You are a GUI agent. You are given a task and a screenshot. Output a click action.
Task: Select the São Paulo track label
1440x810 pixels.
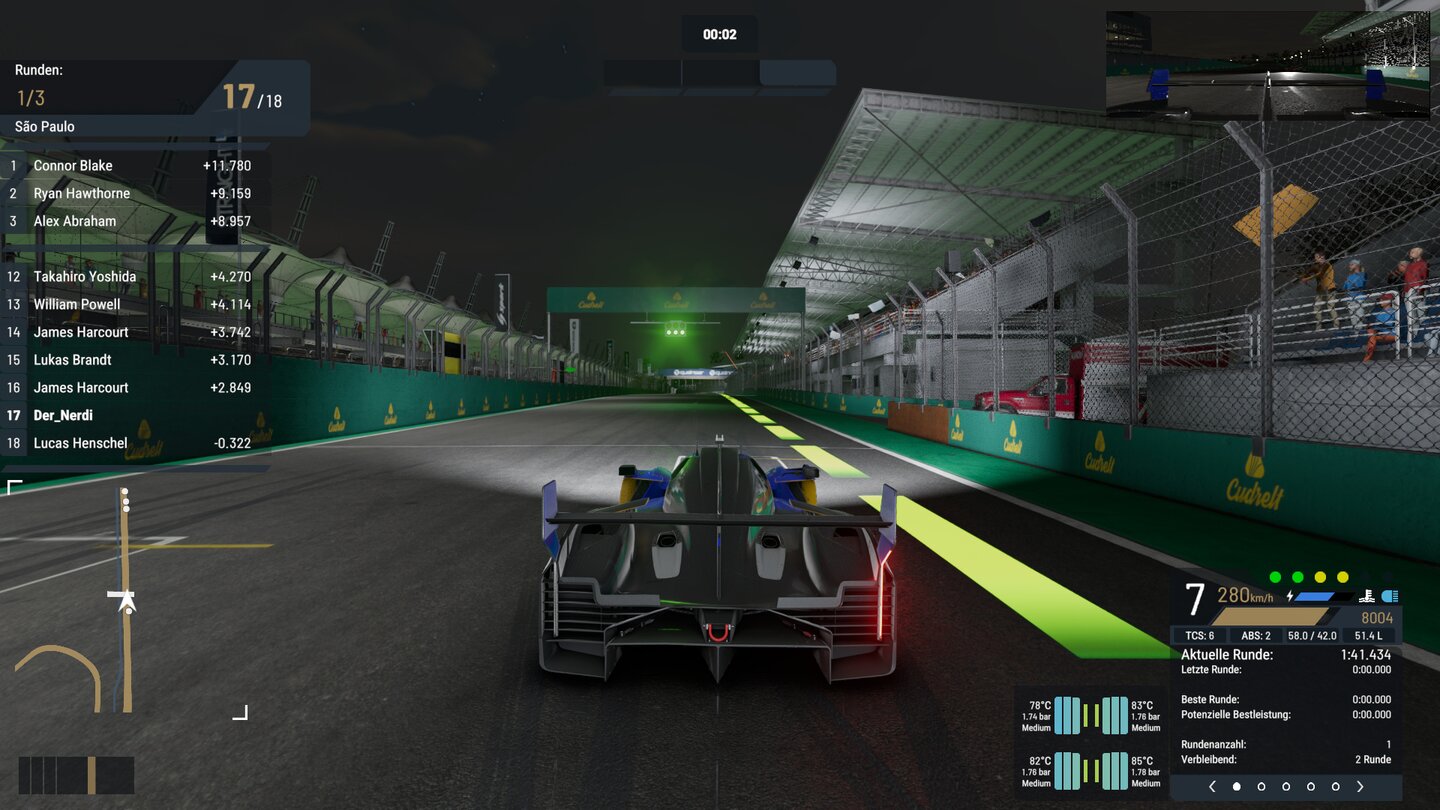pyautogui.click(x=42, y=126)
